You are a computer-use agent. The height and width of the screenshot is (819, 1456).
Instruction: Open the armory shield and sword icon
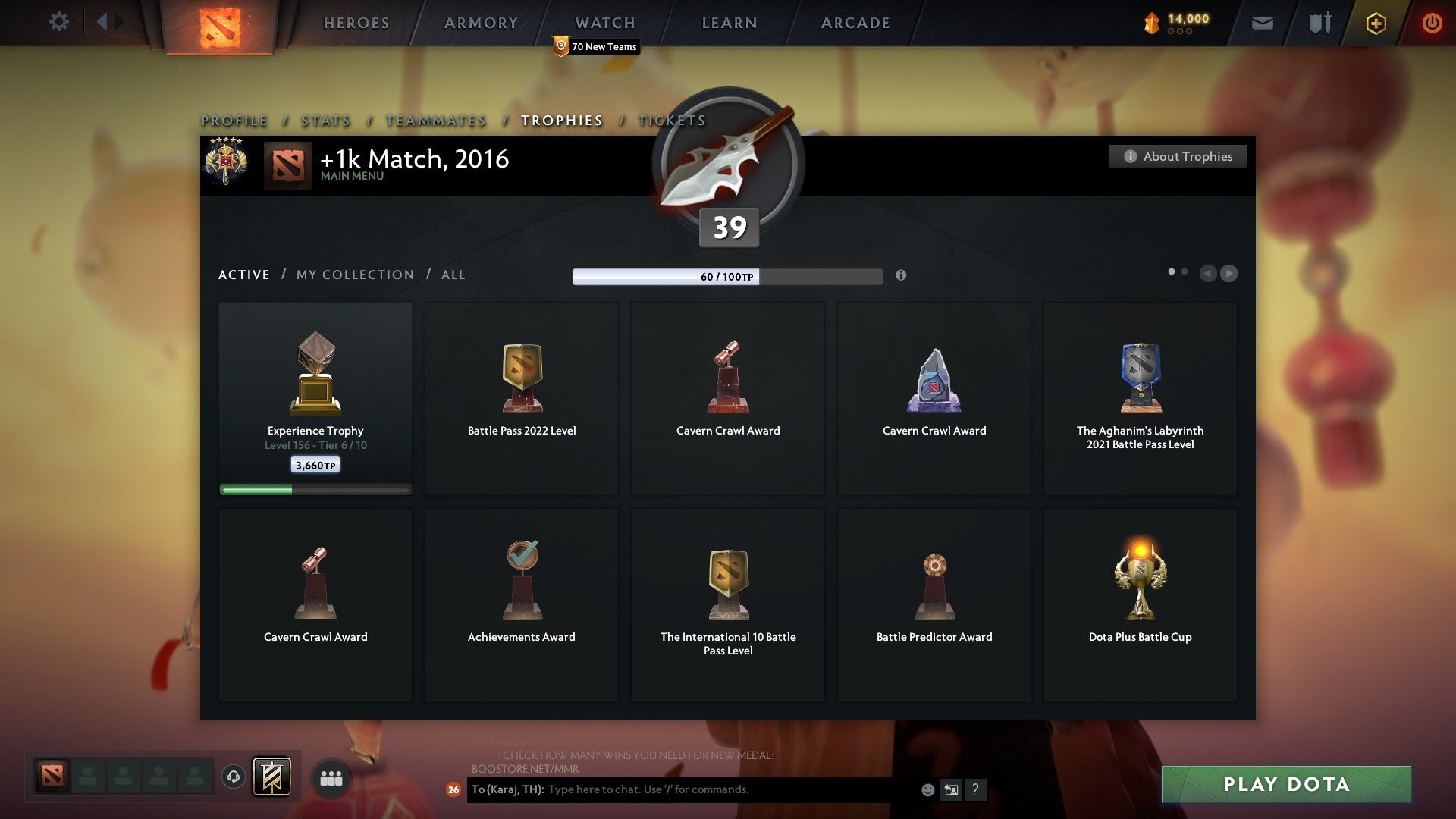(x=1319, y=22)
